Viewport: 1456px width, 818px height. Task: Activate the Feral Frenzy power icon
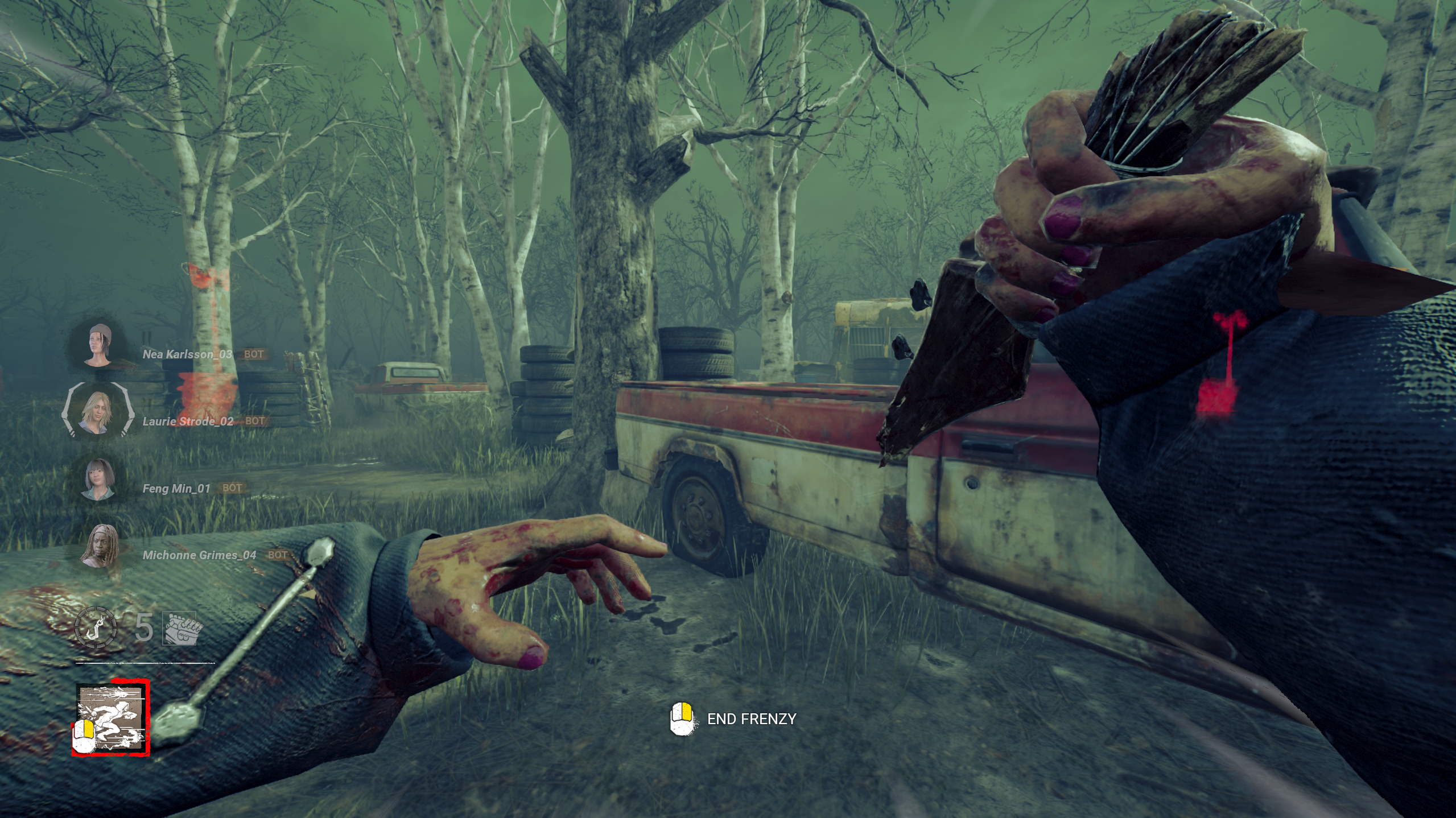coord(112,718)
